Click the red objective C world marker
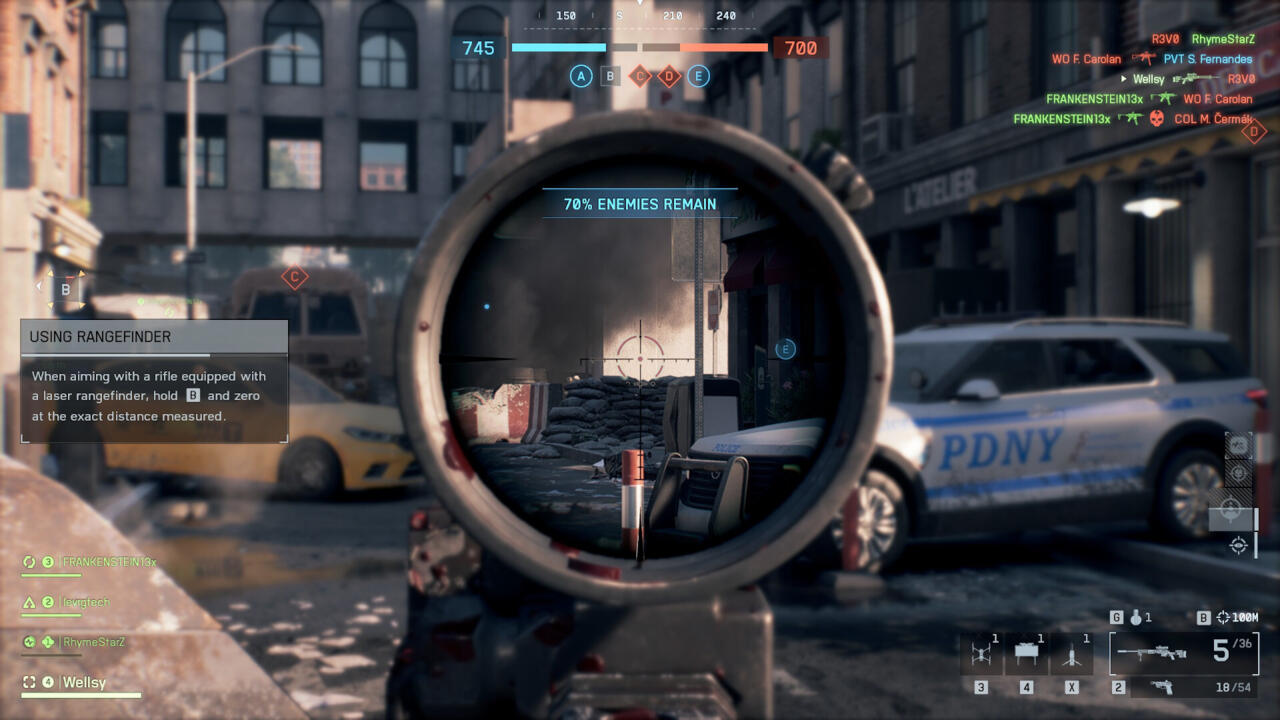The image size is (1280, 720). point(294,277)
